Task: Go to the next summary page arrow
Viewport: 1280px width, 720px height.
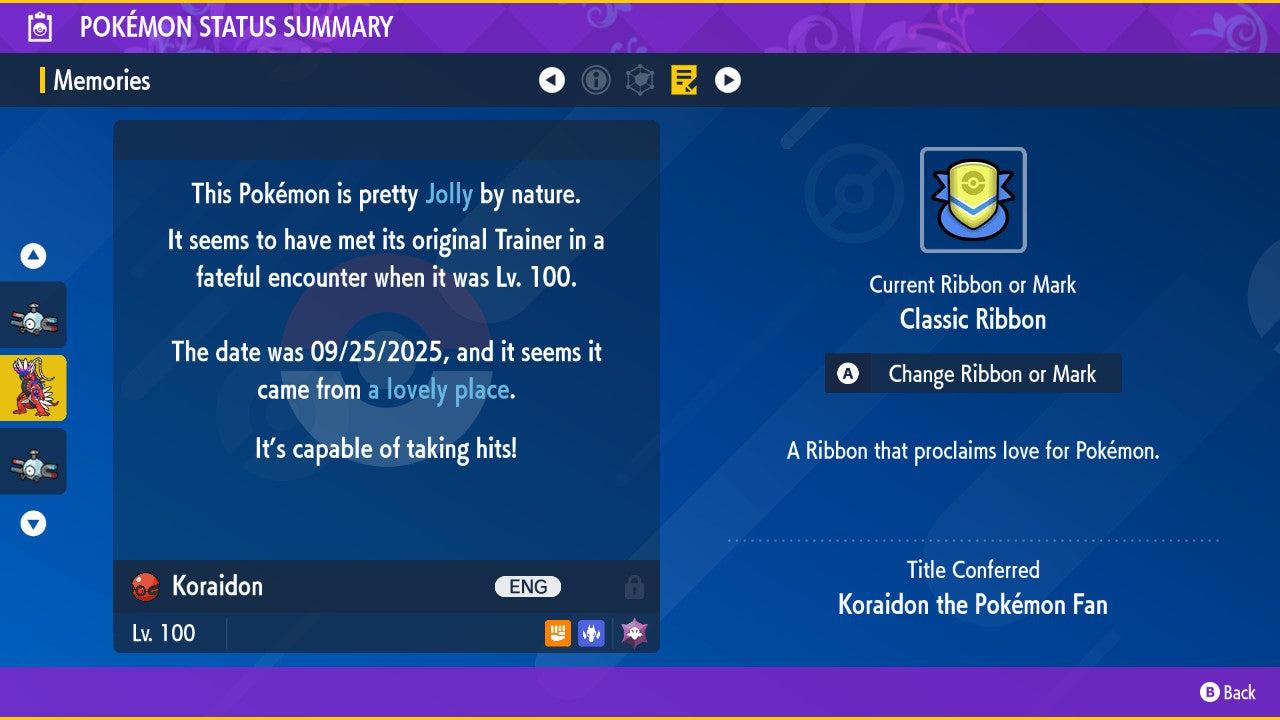Action: click(728, 80)
